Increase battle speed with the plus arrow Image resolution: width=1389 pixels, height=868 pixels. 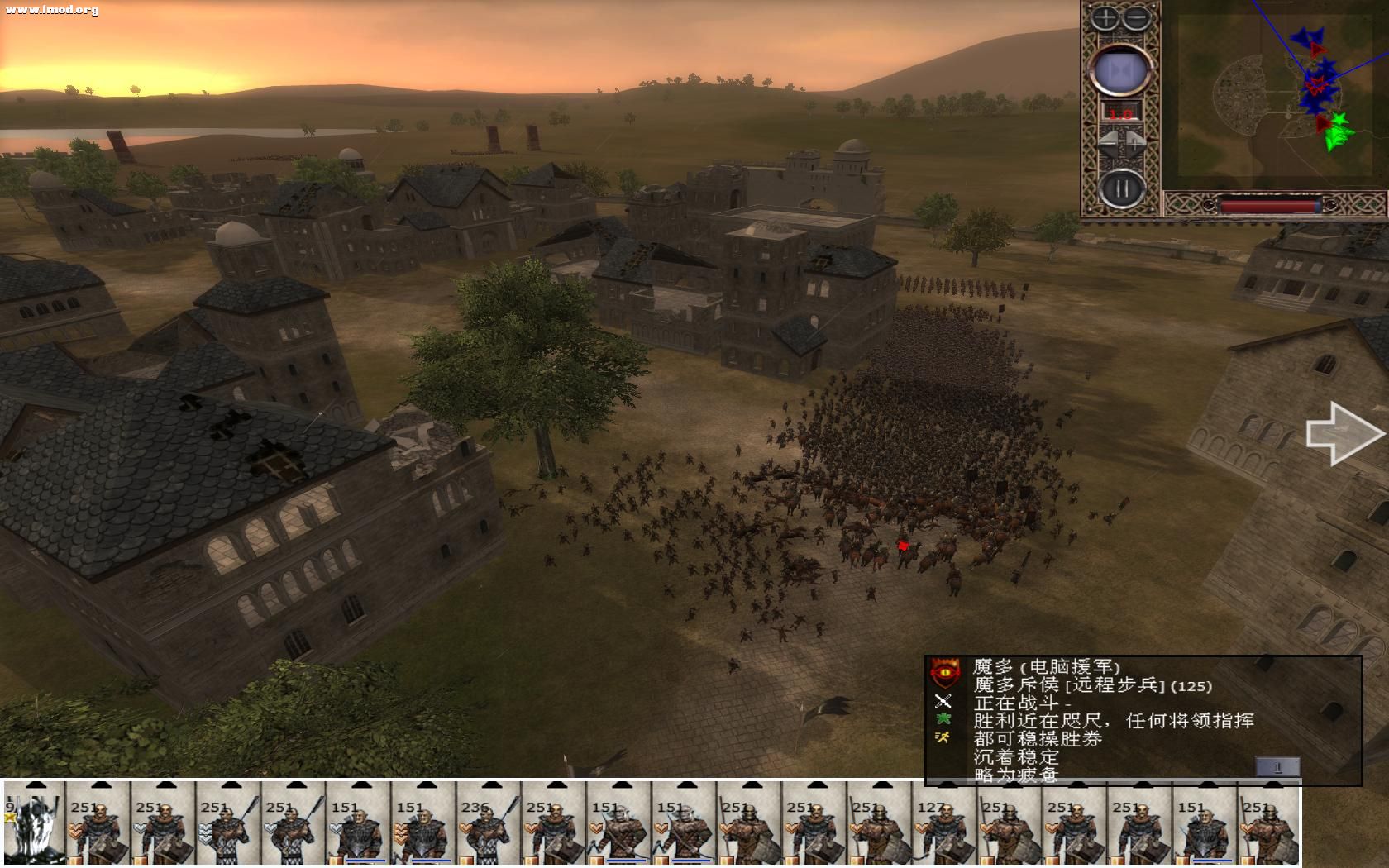coord(1135,141)
